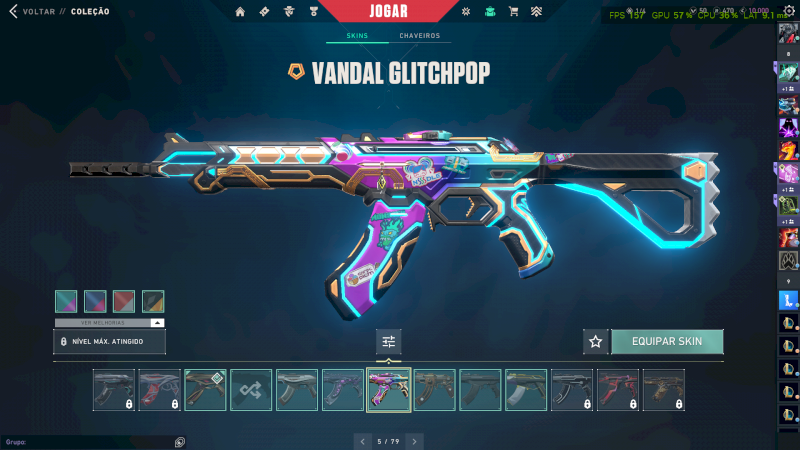Open the store cart icon
The height and width of the screenshot is (450, 800).
pos(513,12)
